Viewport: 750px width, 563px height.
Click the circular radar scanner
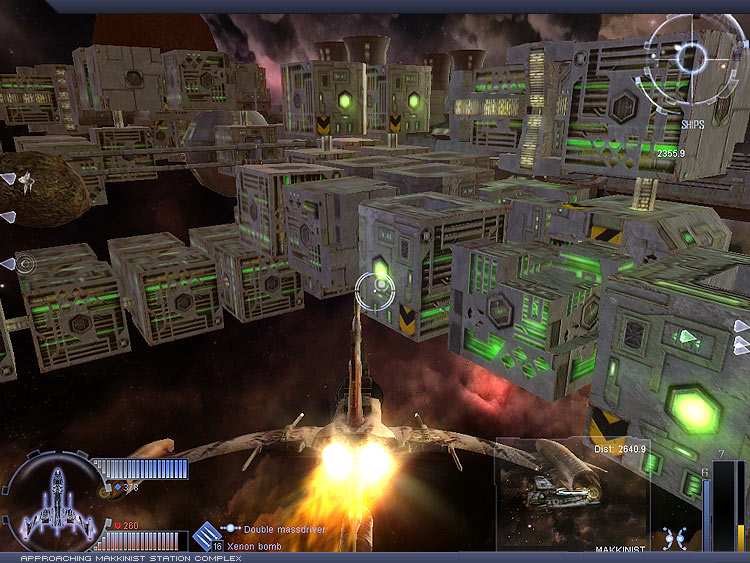[x=692, y=55]
